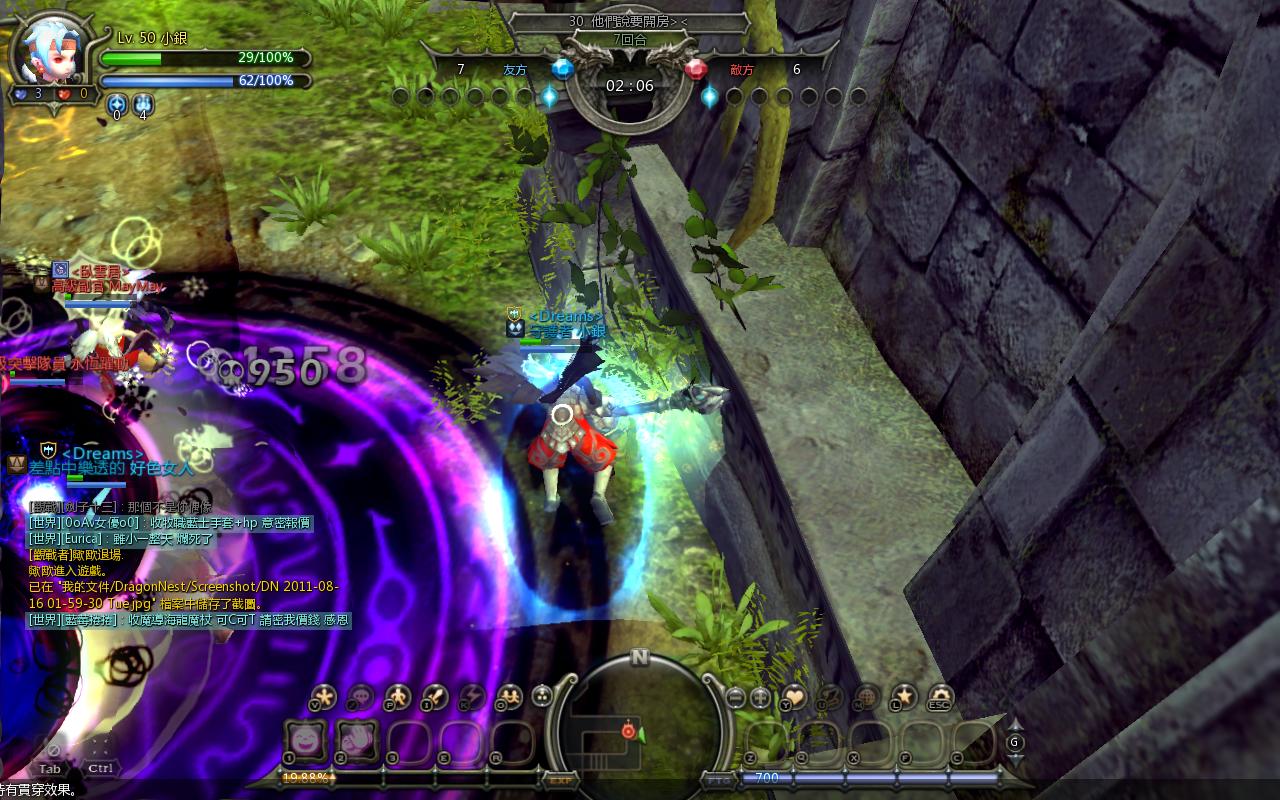Open the settings gear menu button
Screen dimensions: 1280x800
(x=941, y=696)
